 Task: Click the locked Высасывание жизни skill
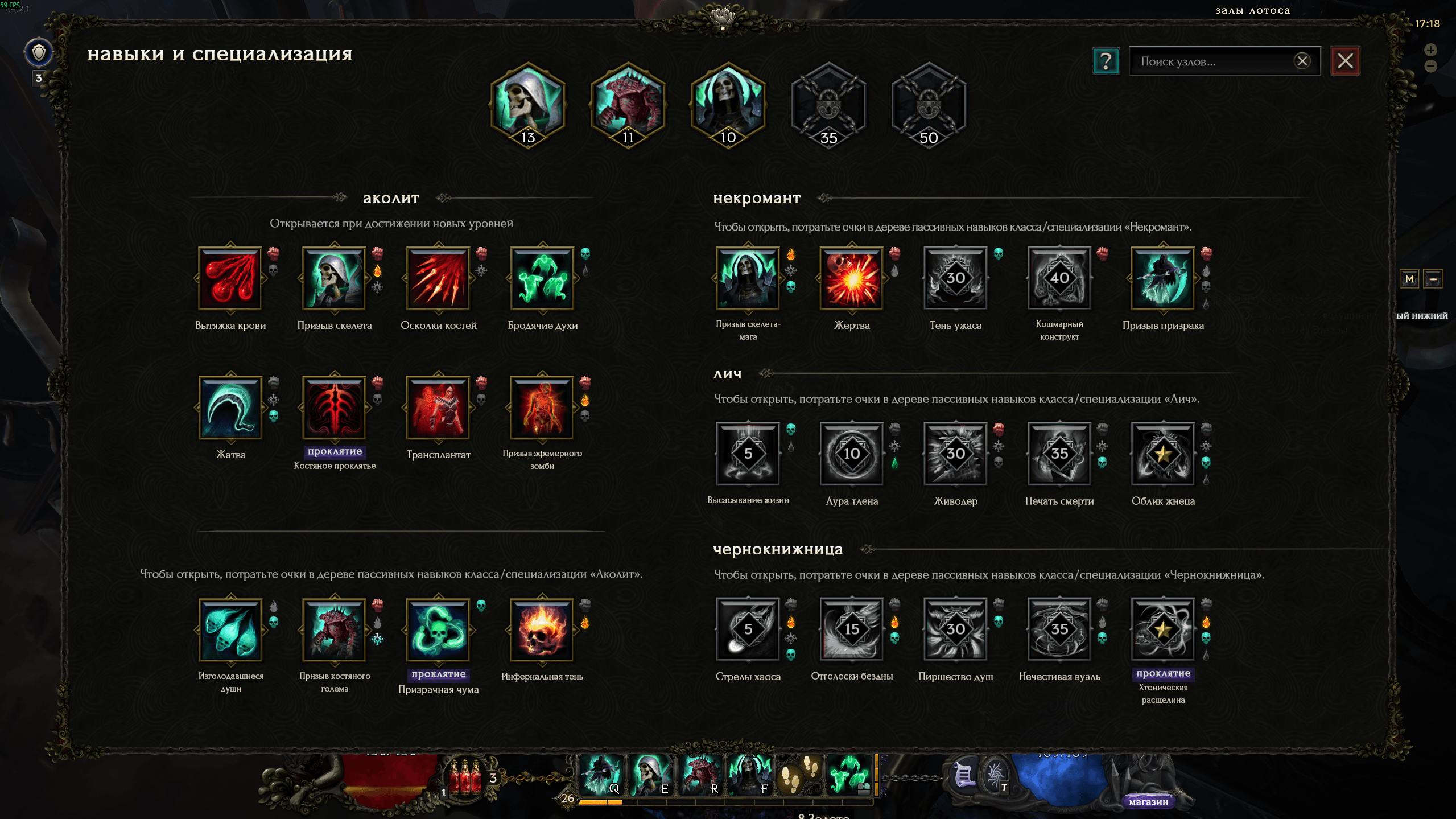(748, 454)
